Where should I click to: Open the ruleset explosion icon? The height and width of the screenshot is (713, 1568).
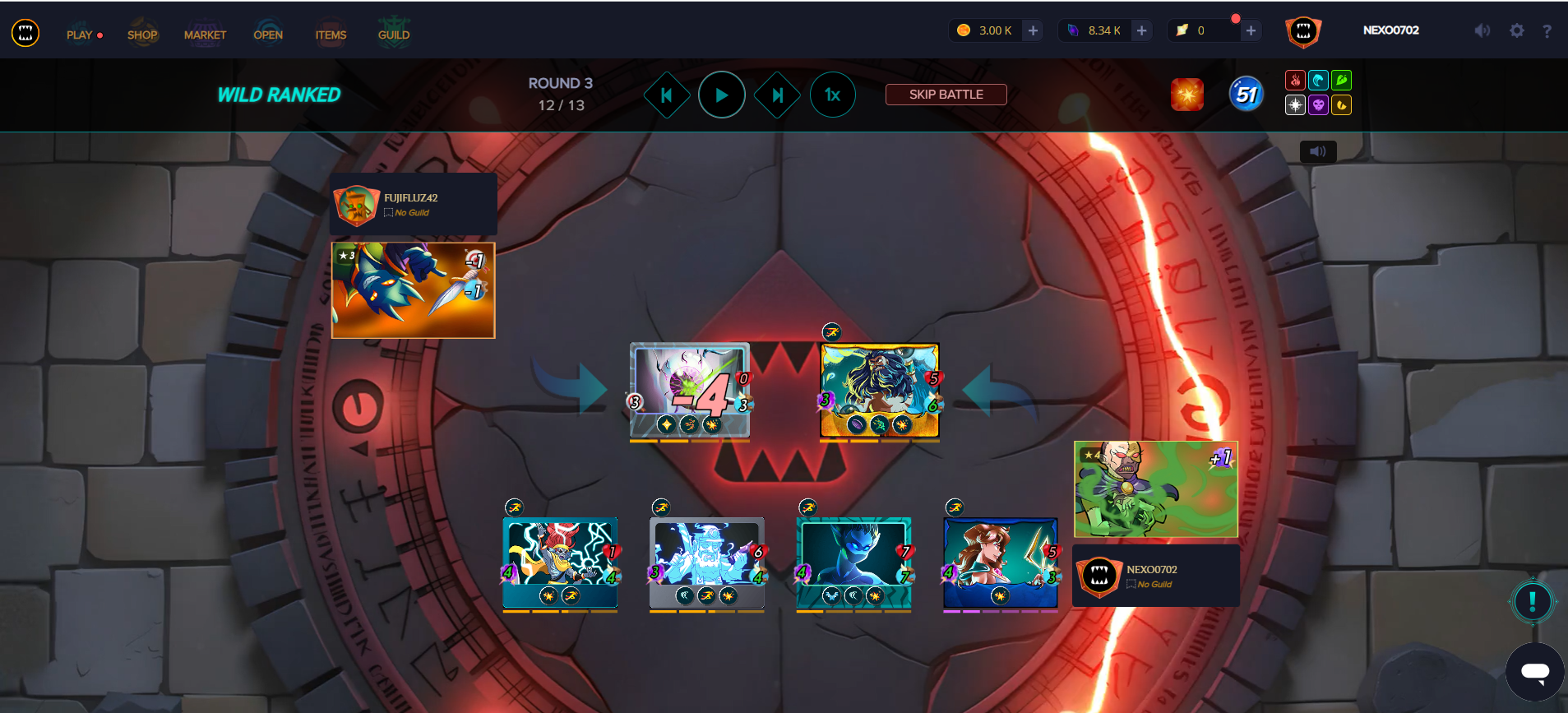click(1186, 94)
